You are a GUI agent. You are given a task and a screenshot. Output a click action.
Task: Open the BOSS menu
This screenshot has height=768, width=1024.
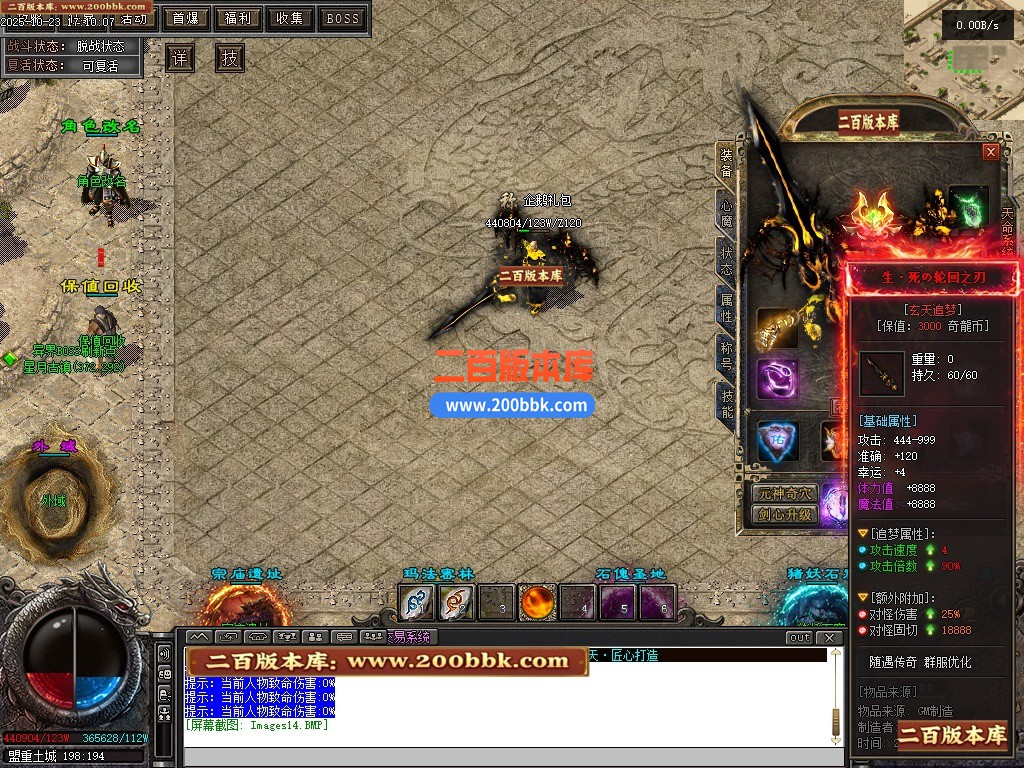click(343, 18)
